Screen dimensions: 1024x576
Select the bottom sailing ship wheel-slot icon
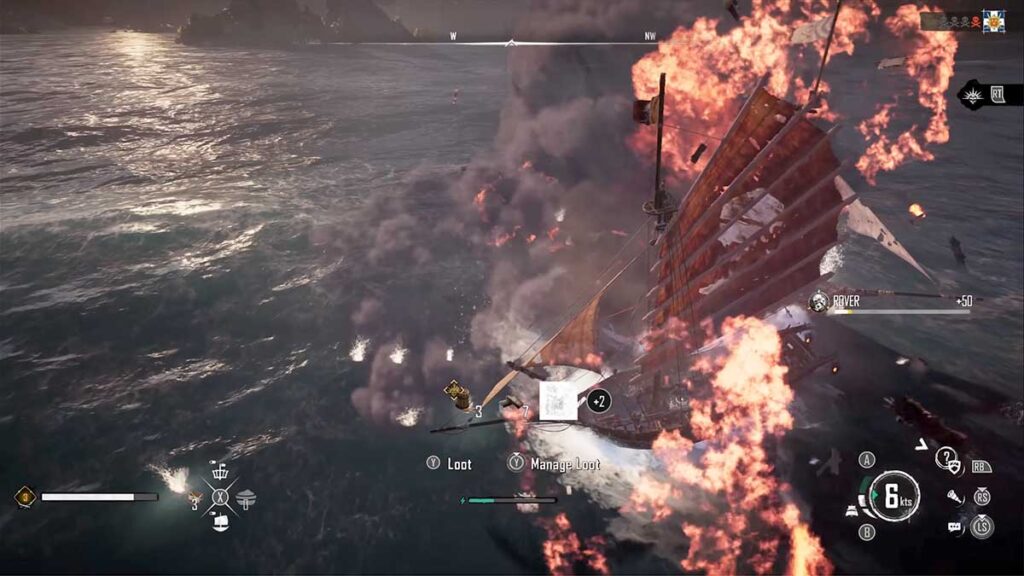tap(221, 521)
